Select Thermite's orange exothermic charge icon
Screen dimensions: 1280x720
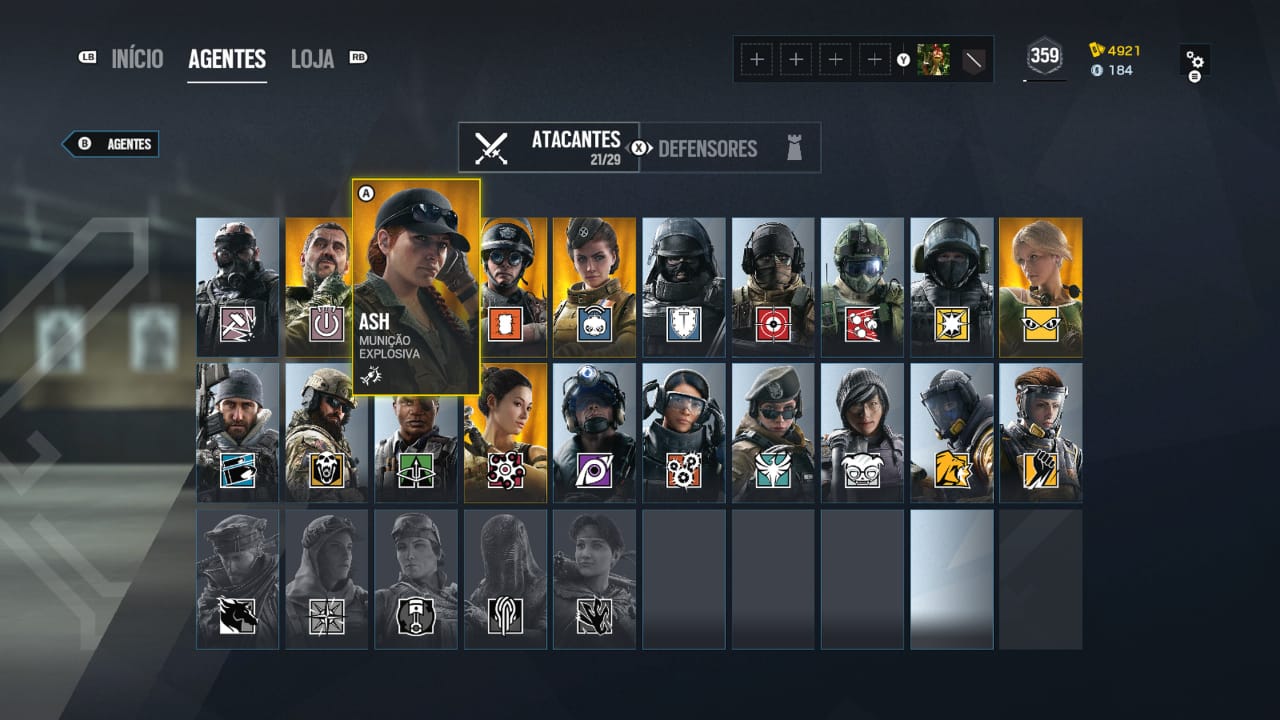[506, 324]
